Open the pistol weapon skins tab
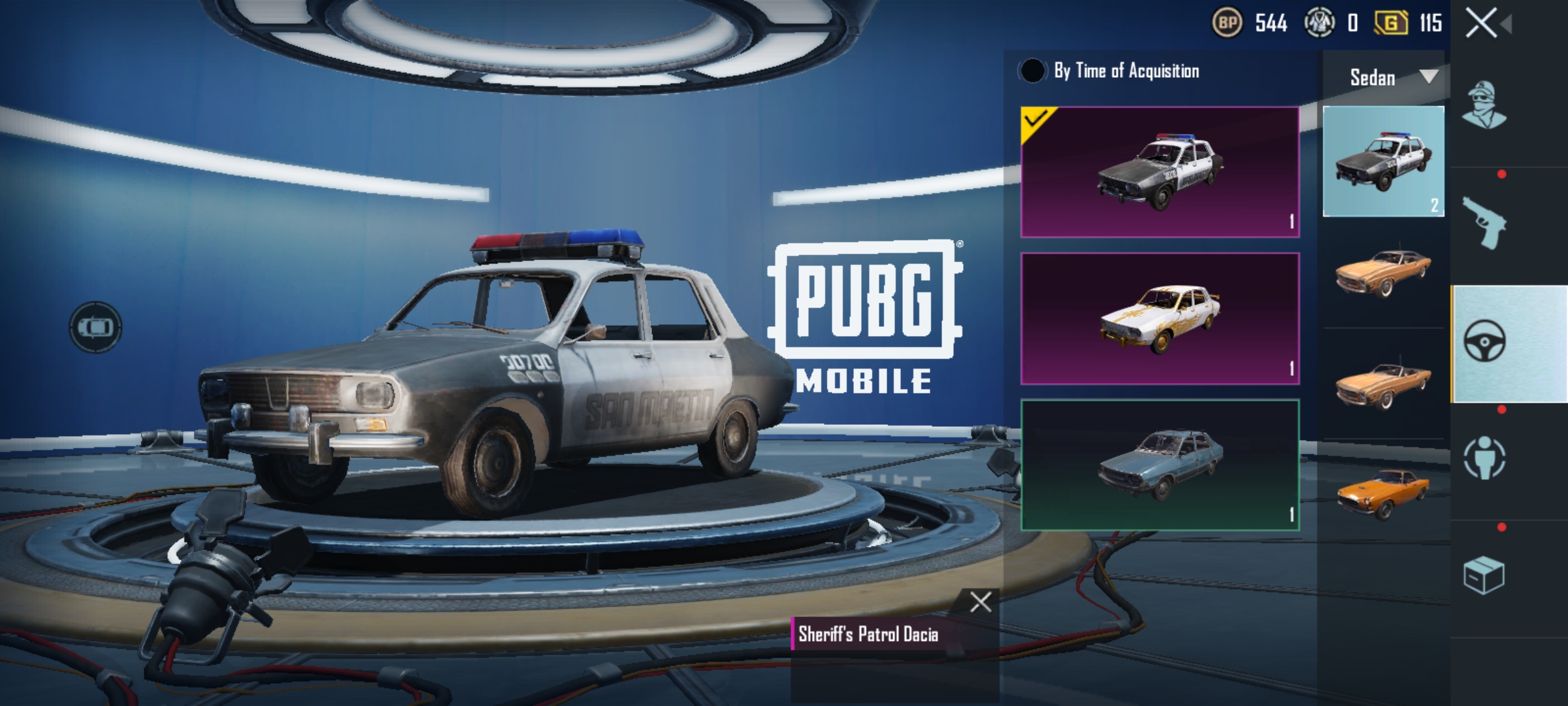 point(1484,224)
